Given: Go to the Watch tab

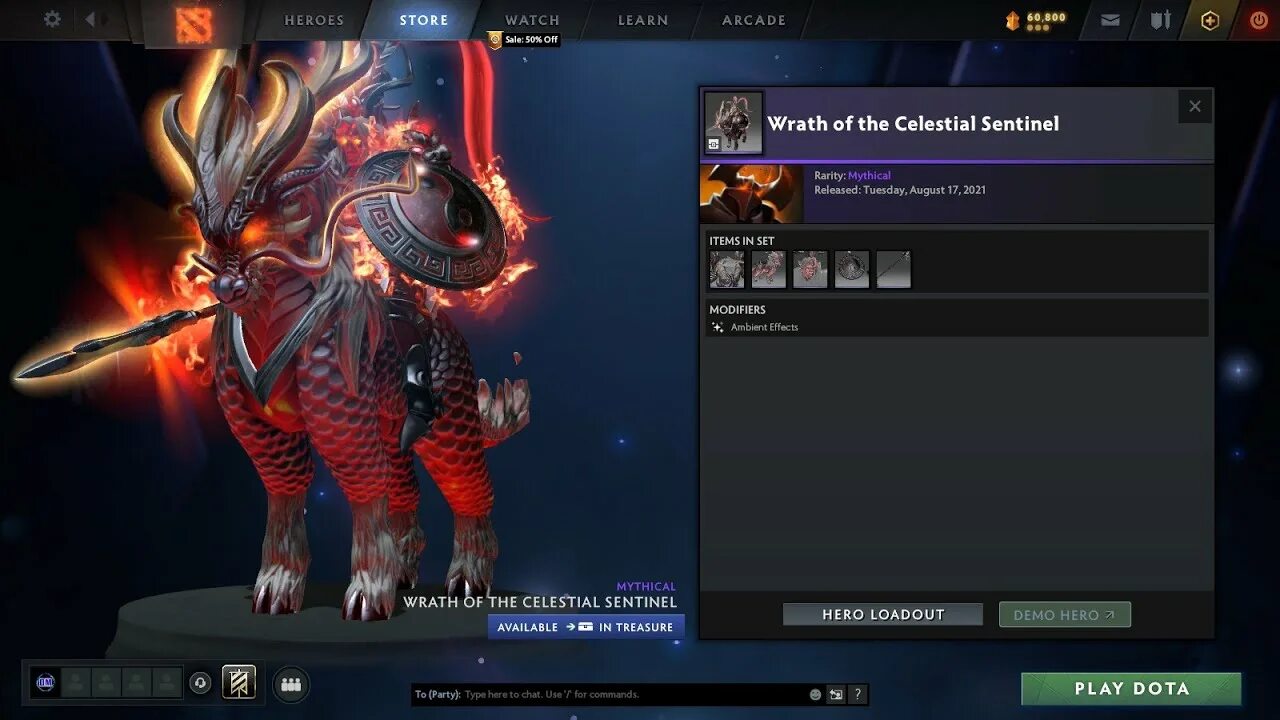Looking at the screenshot, I should point(532,20).
